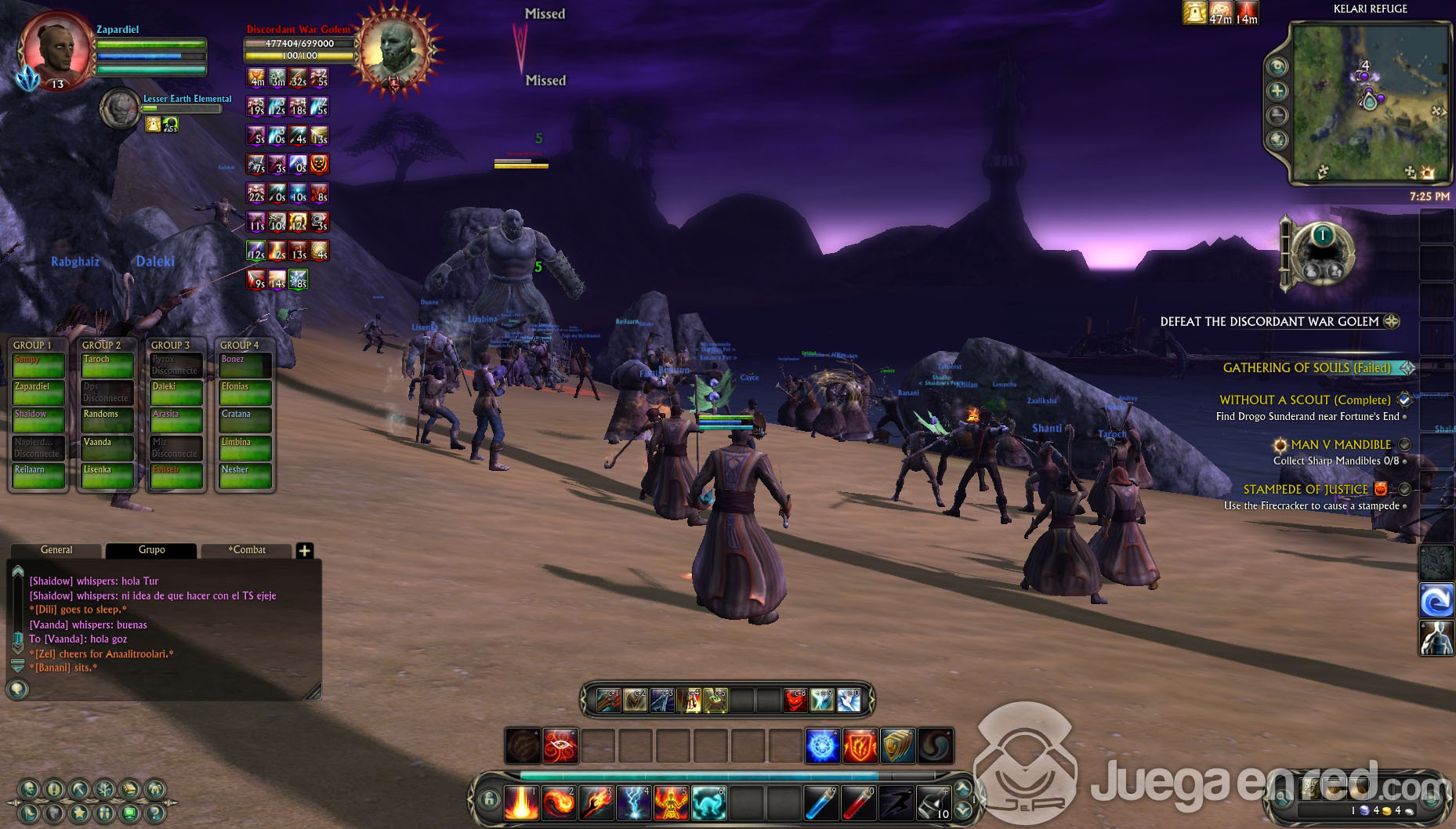1456x829 pixels.
Task: Open the Combat chat tab
Action: tap(247, 550)
